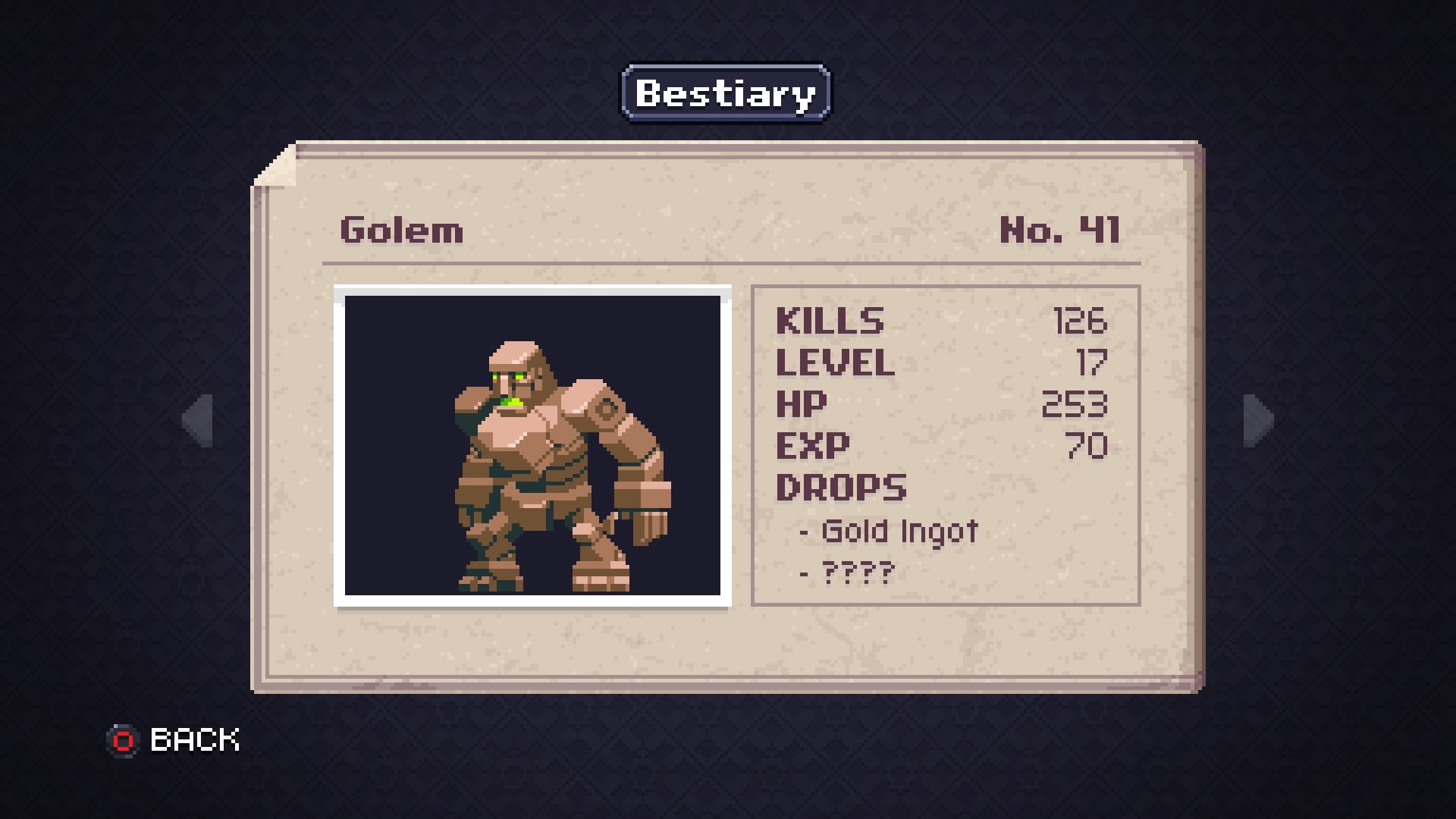Select the Golem name label
The image size is (1456, 819).
tap(400, 231)
